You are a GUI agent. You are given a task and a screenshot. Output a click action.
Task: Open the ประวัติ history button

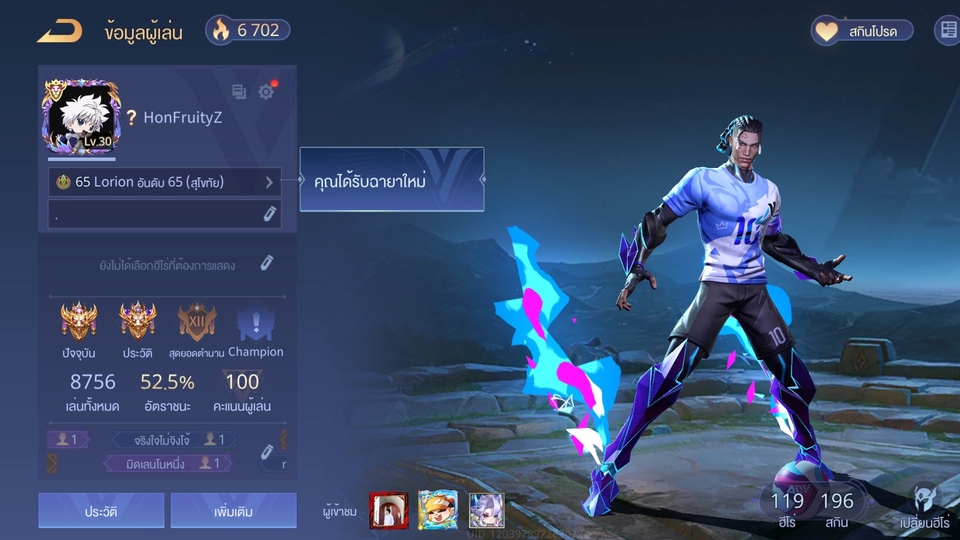tap(101, 510)
